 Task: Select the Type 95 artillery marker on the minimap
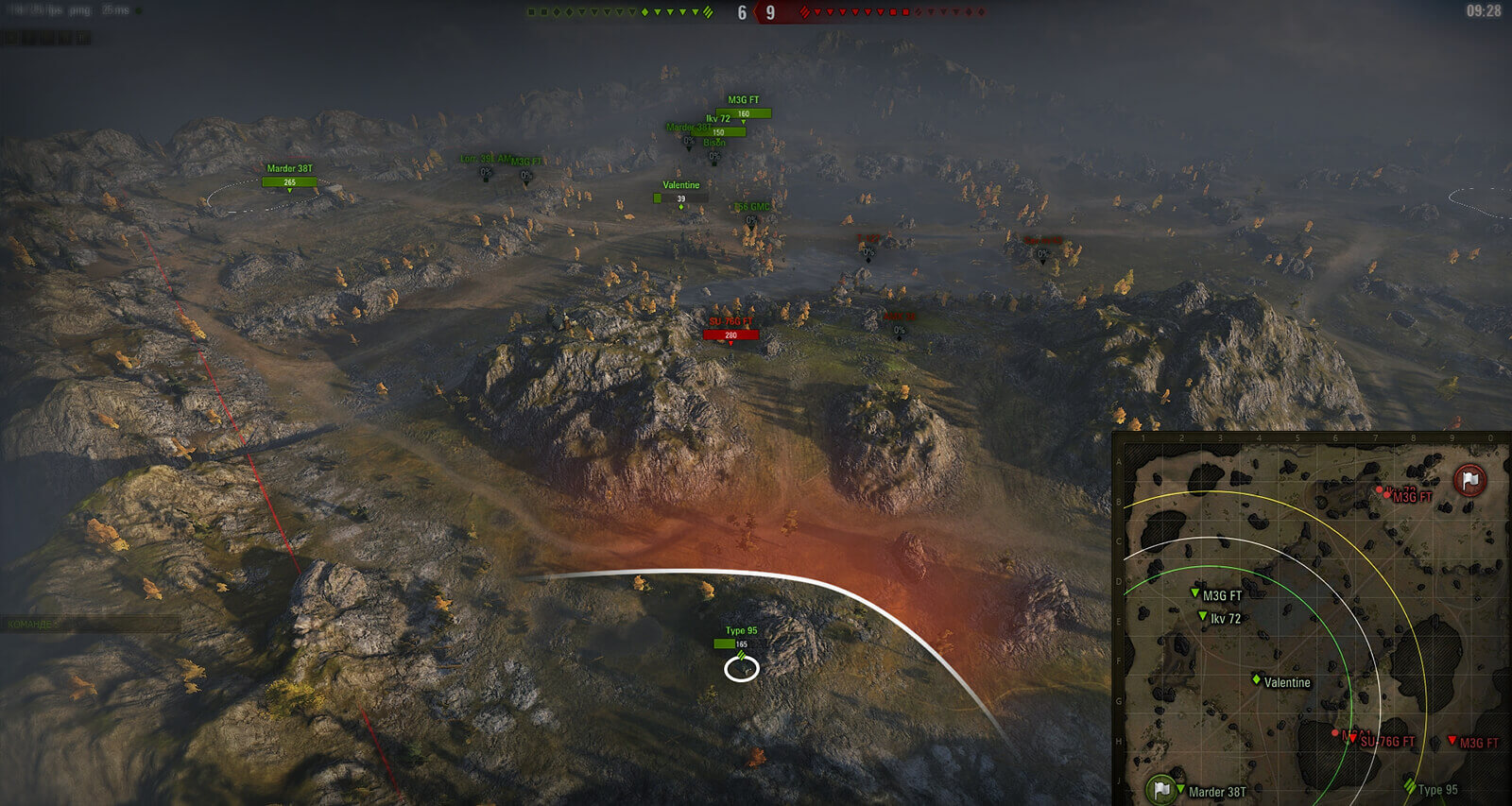tap(1411, 786)
